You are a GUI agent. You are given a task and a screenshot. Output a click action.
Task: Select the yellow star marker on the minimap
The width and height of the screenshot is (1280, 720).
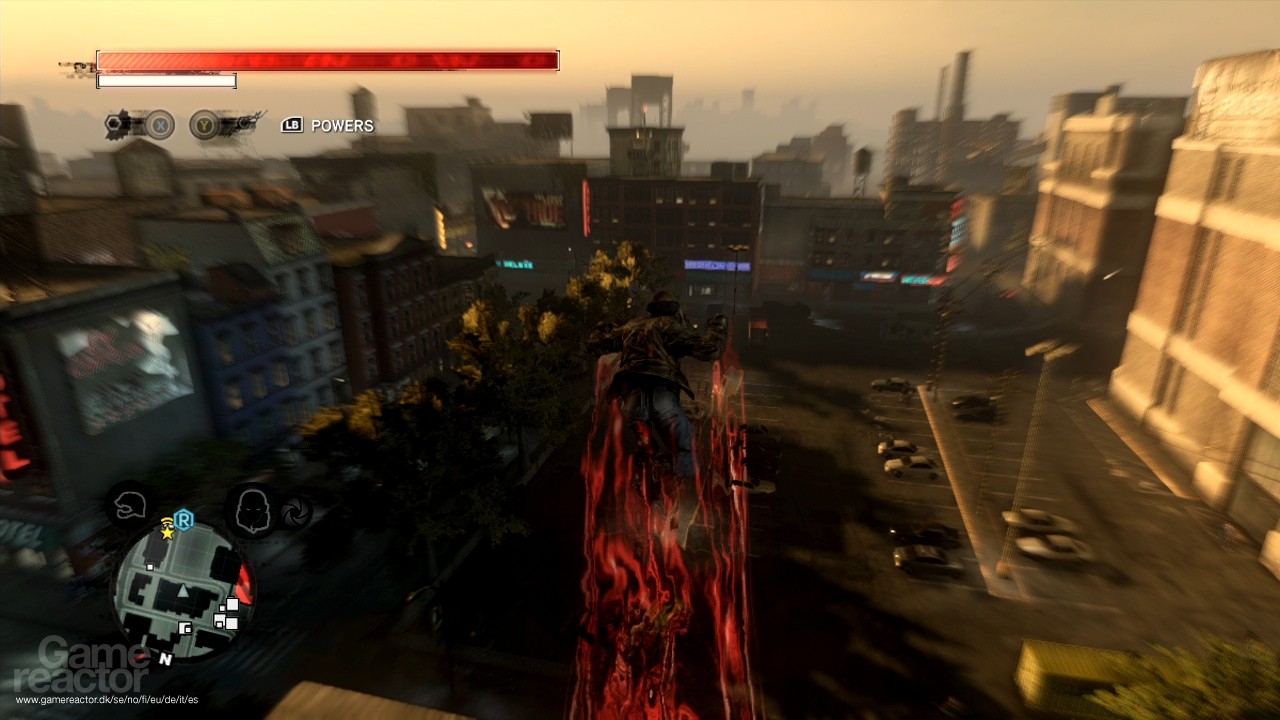[167, 532]
